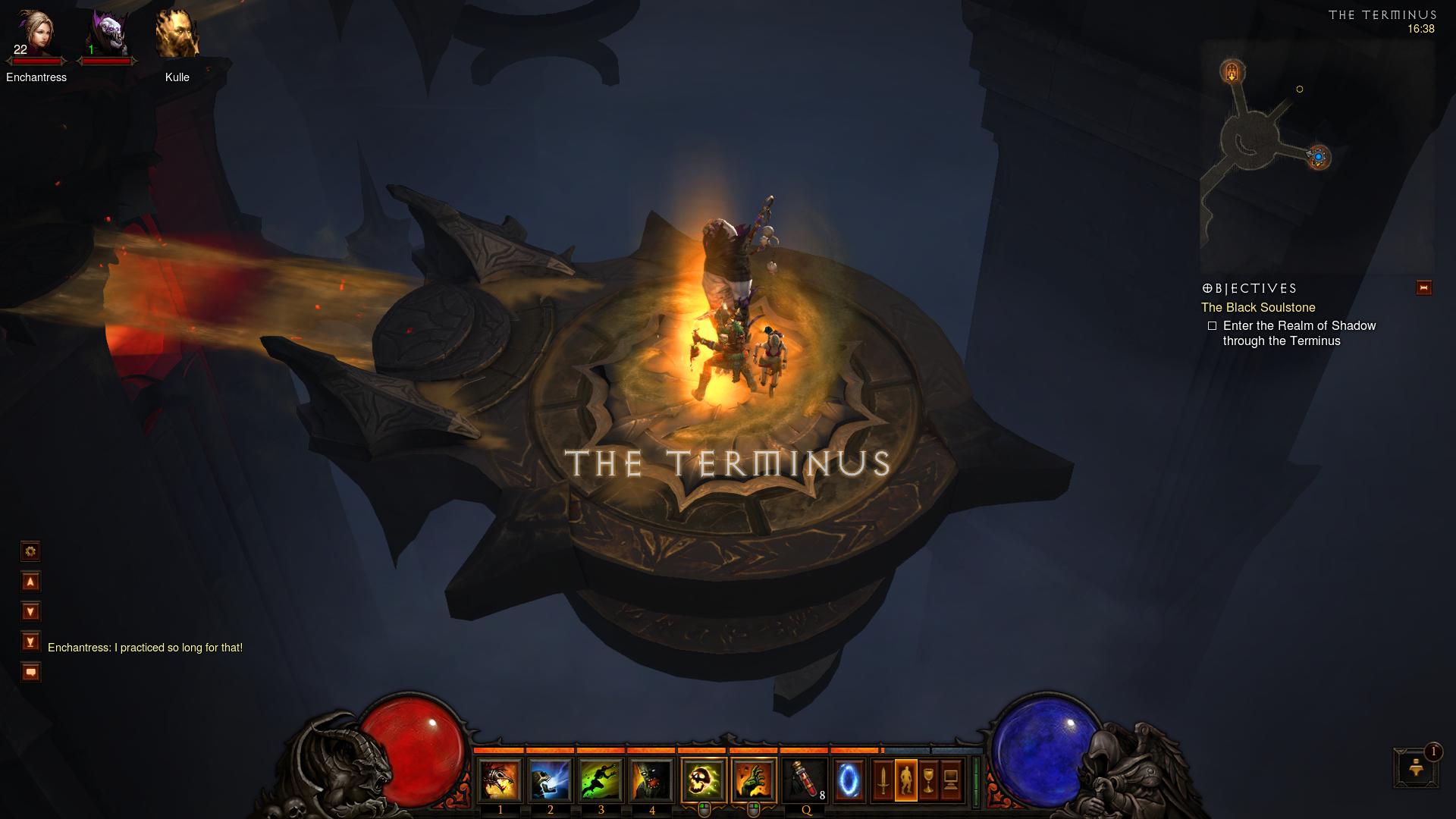Screen dimensions: 1456x819
Task: Open the inventory character figure button
Action: [x=906, y=780]
